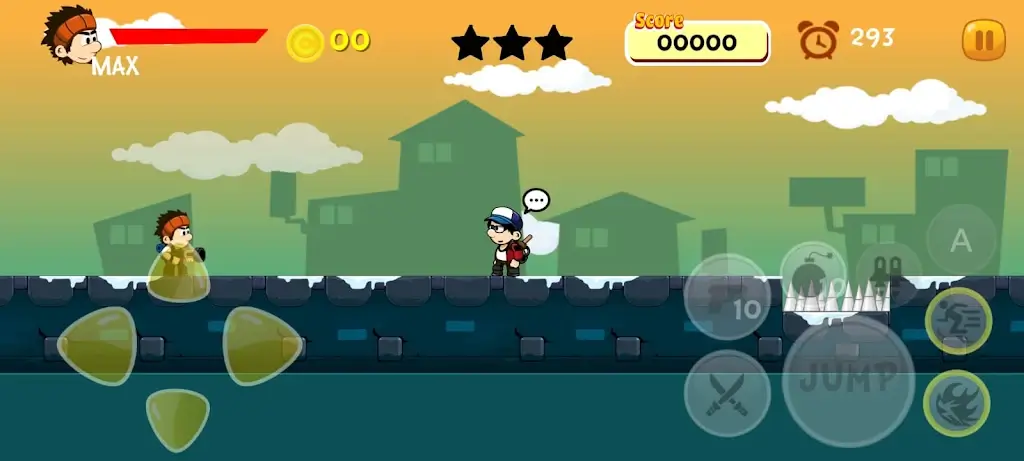The height and width of the screenshot is (461, 1024).
Task: Tap the JUMP button
Action: (848, 381)
